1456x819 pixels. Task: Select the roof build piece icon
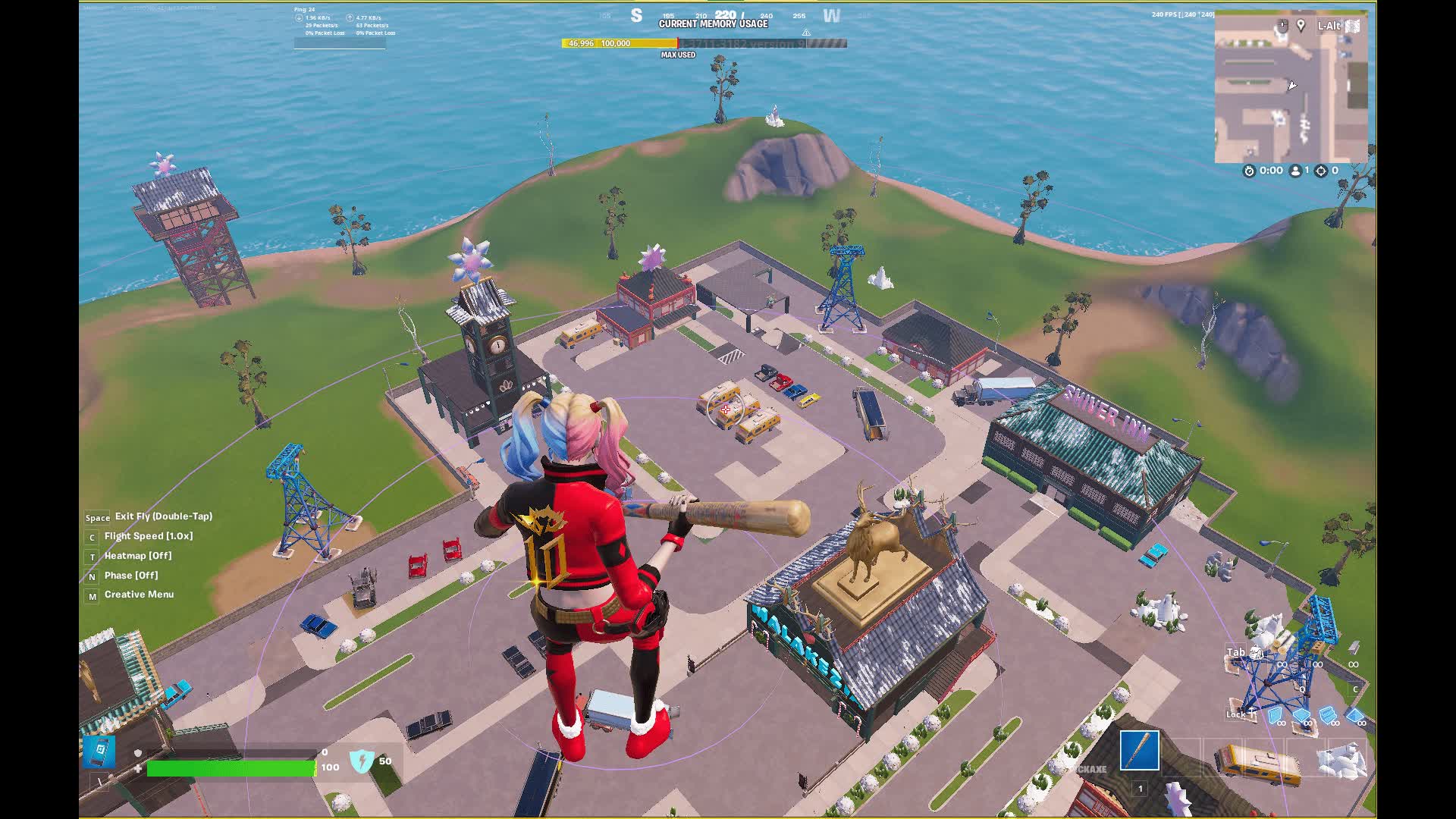(x=1354, y=717)
